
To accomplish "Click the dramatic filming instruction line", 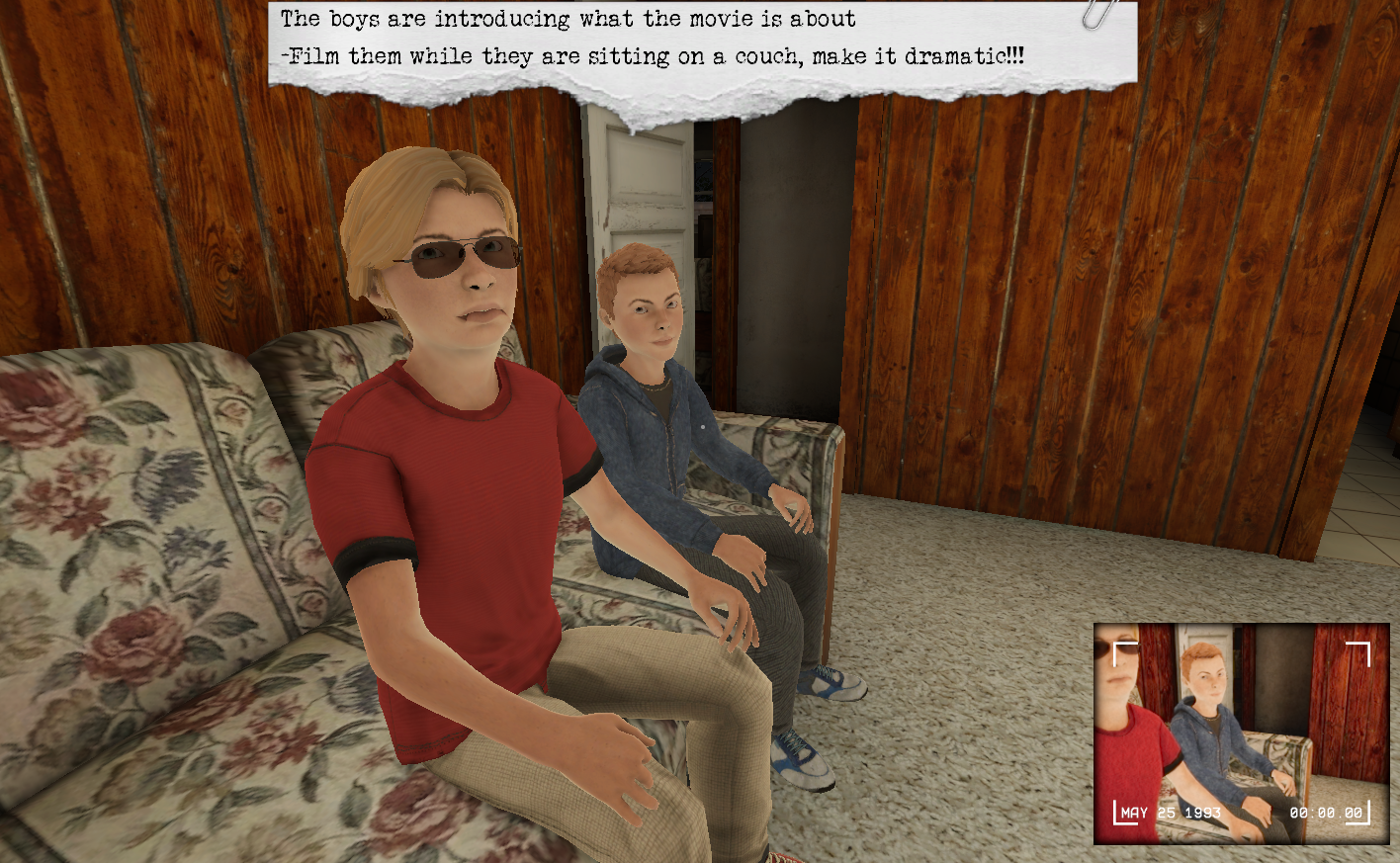I will pyautogui.click(x=657, y=55).
